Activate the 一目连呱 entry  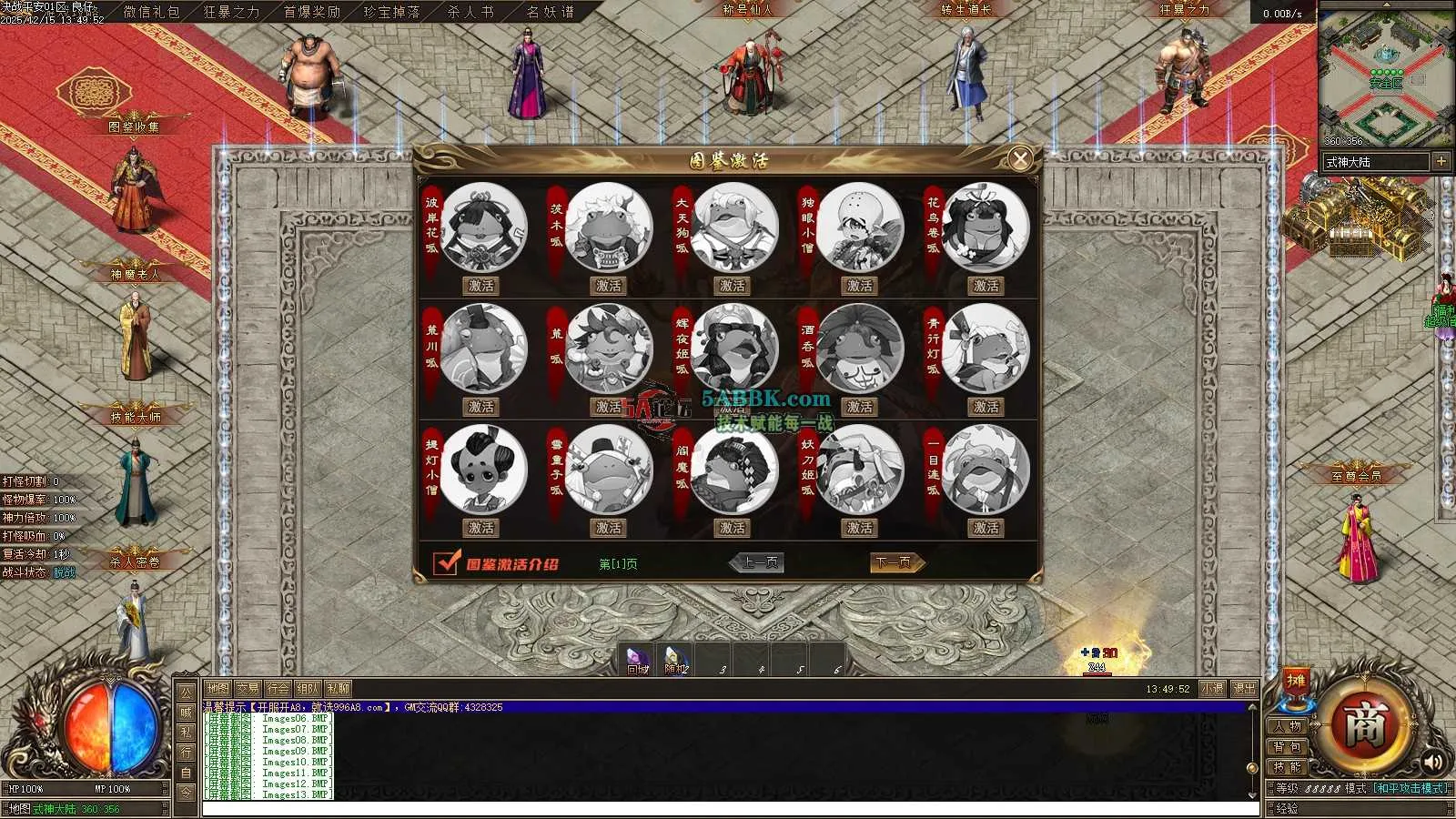986,528
